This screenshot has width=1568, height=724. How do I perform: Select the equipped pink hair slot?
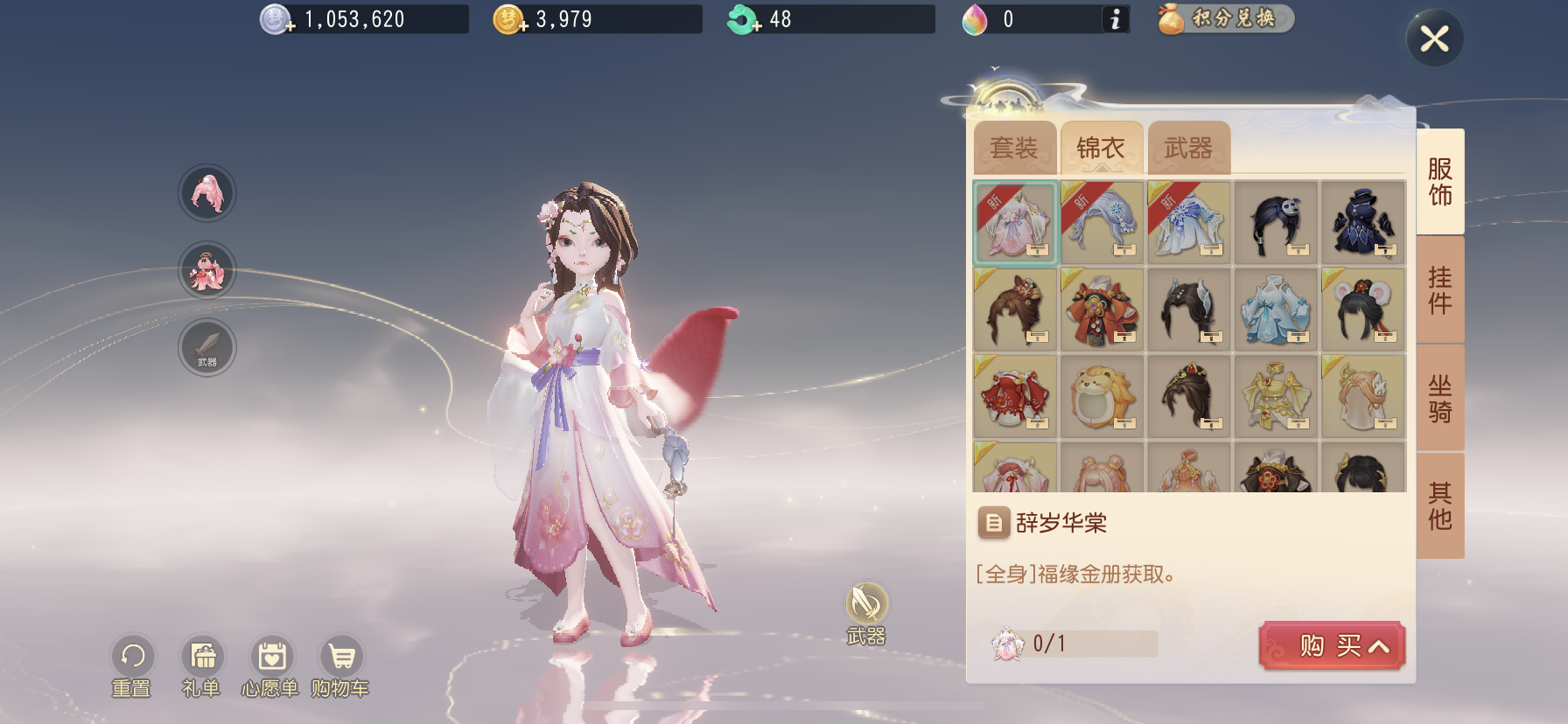(x=207, y=193)
